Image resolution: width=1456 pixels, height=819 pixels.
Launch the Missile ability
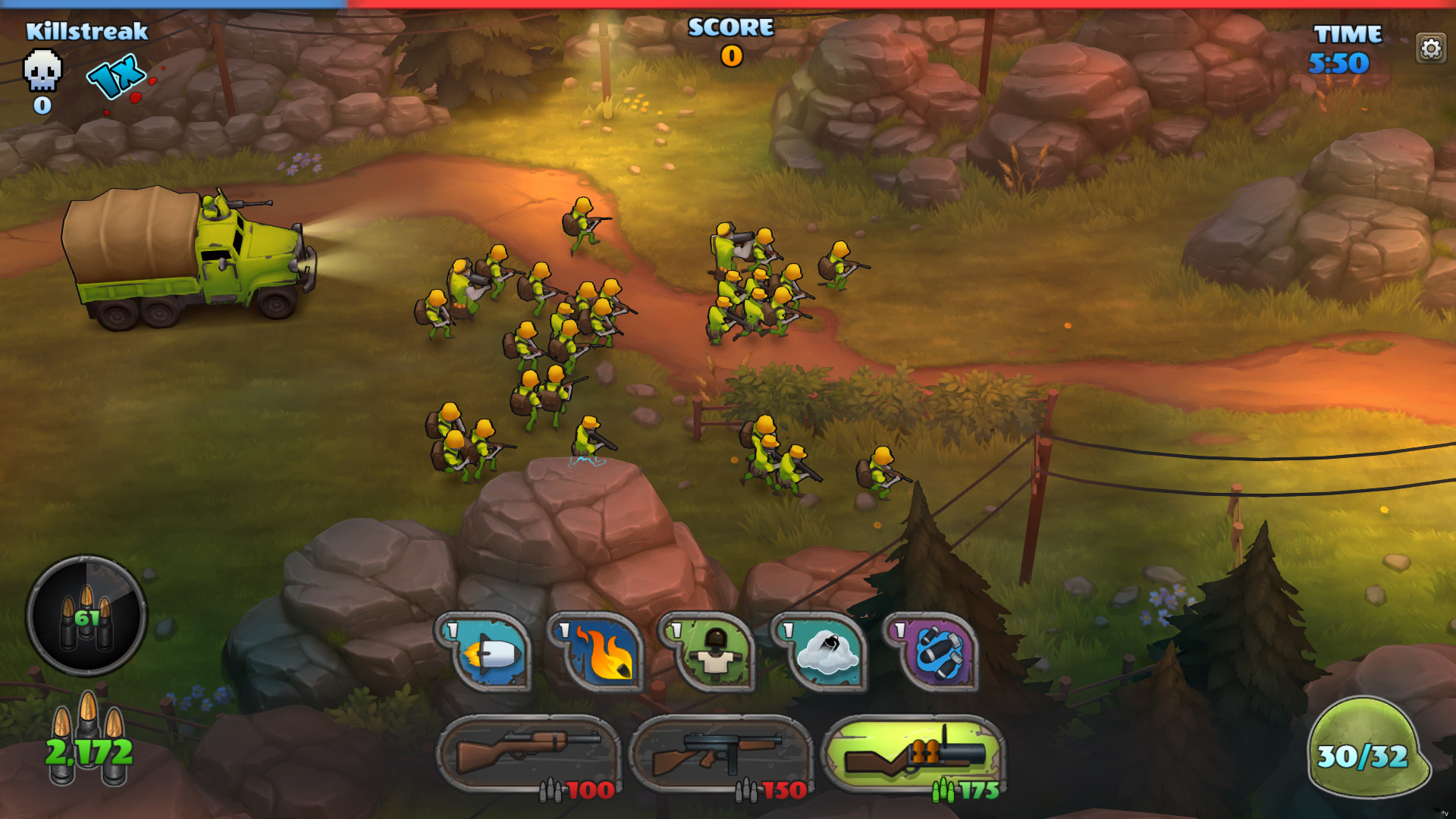tap(491, 654)
